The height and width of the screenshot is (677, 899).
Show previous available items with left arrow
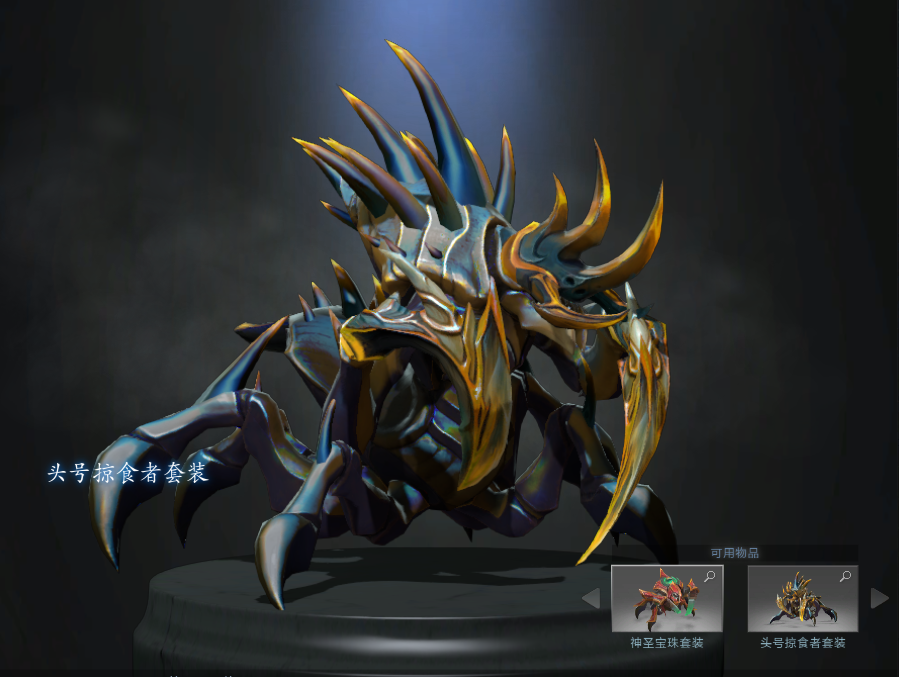(591, 598)
